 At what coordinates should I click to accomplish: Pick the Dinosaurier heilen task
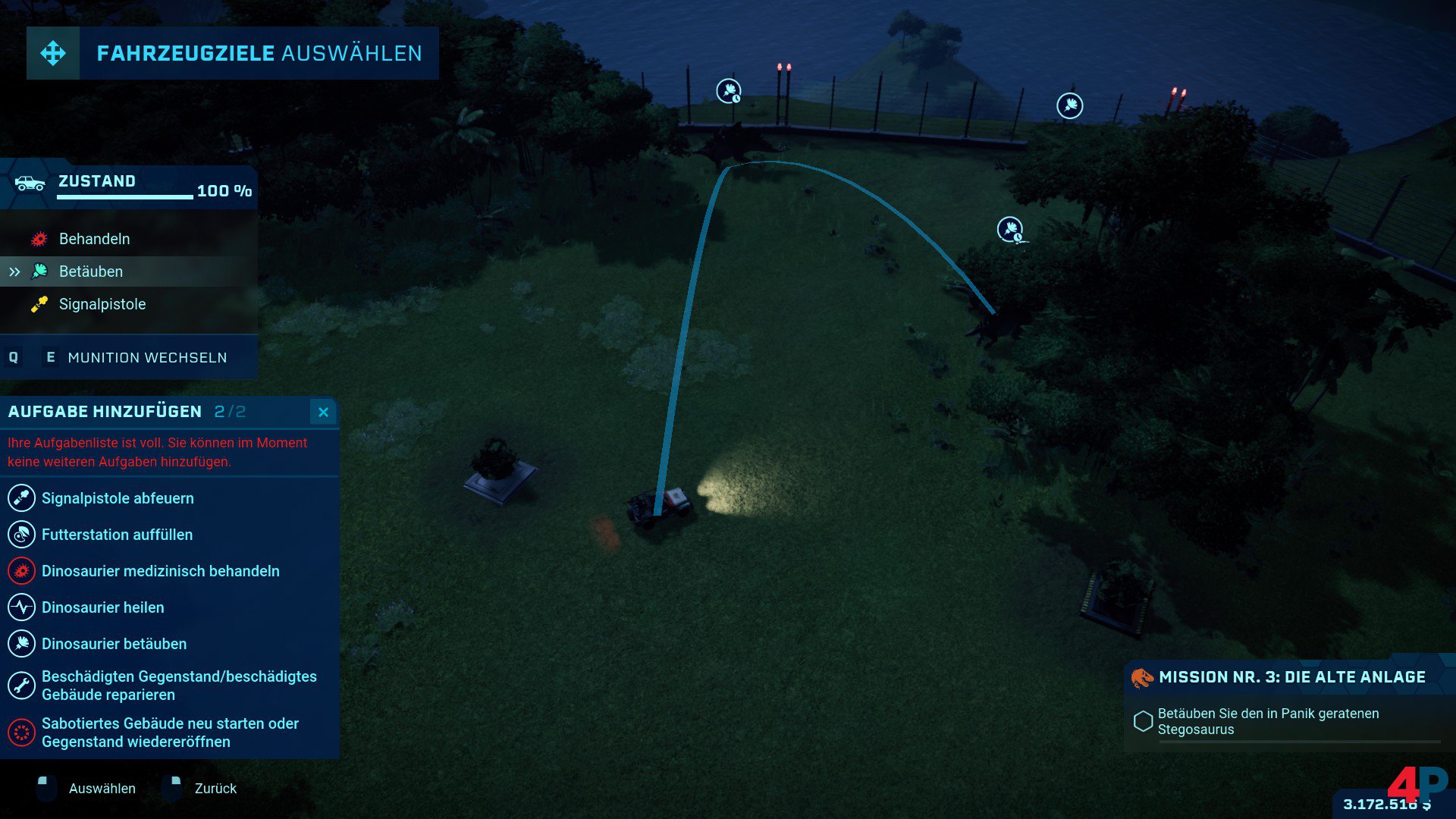pyautogui.click(x=102, y=607)
